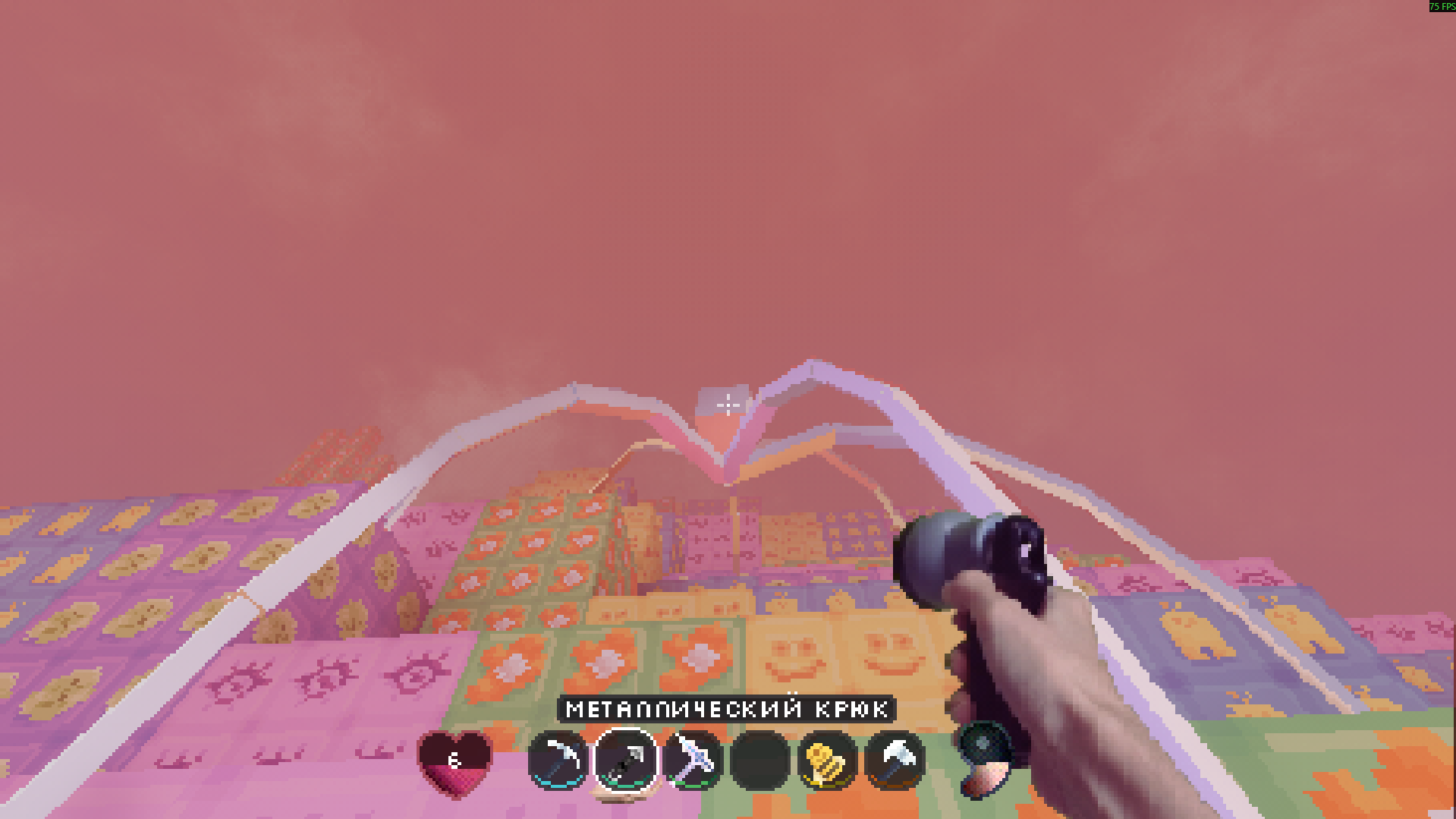Screen dimensions: 1456x819
Task: Pick the golden bee item slot
Action: click(x=827, y=760)
